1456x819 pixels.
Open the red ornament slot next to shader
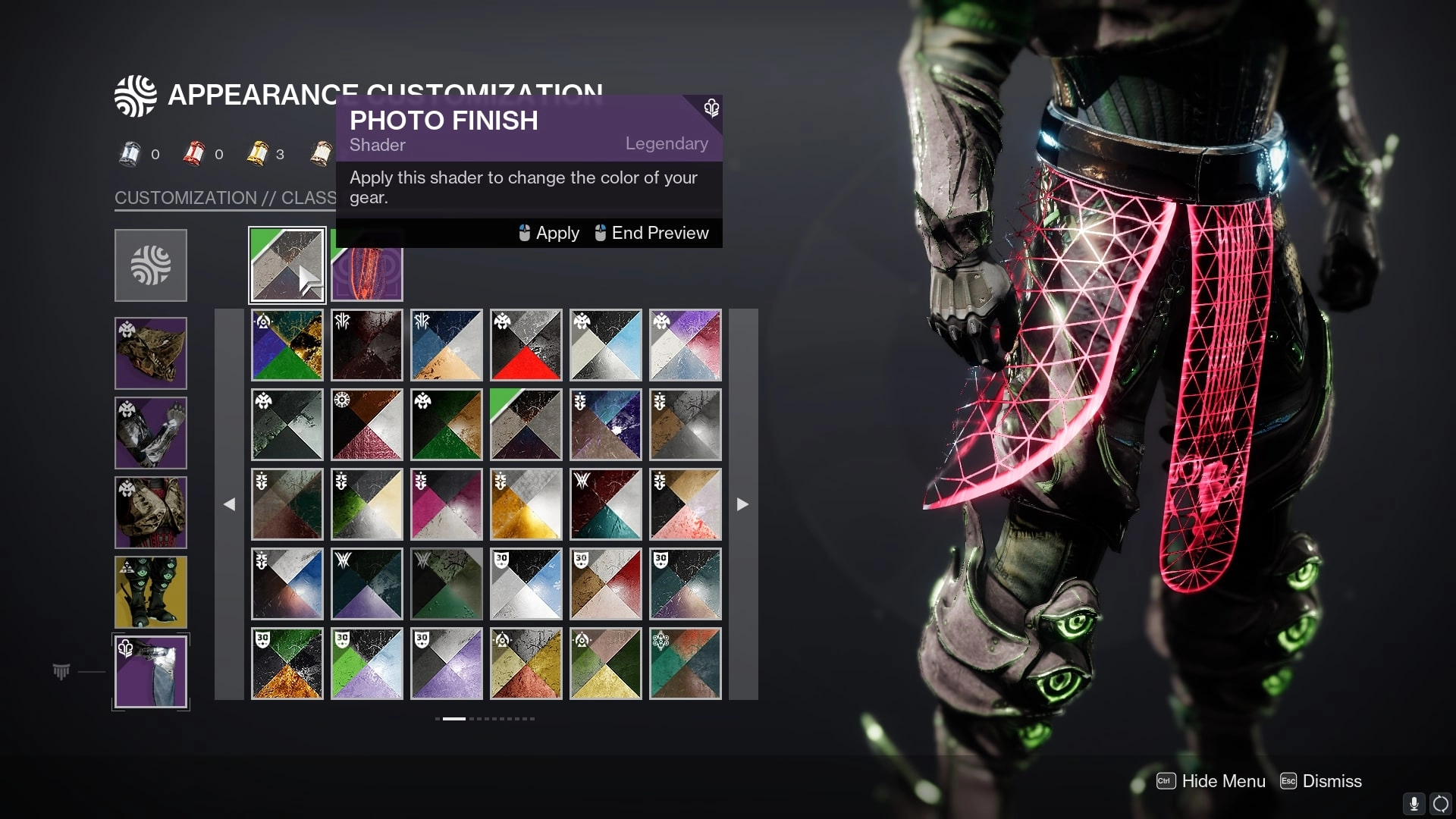[x=367, y=273]
